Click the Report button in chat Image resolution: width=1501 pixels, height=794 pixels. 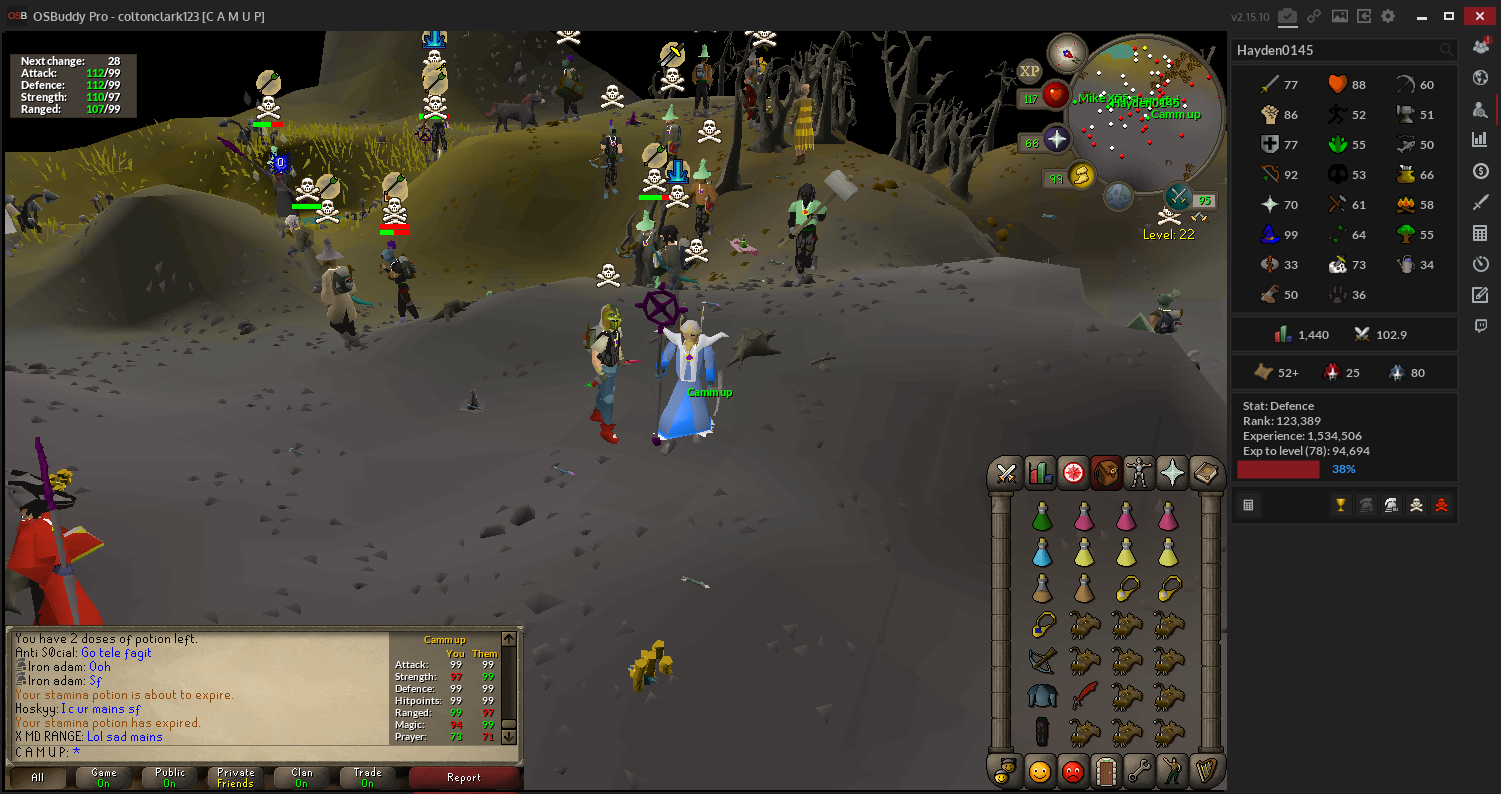[x=463, y=777]
